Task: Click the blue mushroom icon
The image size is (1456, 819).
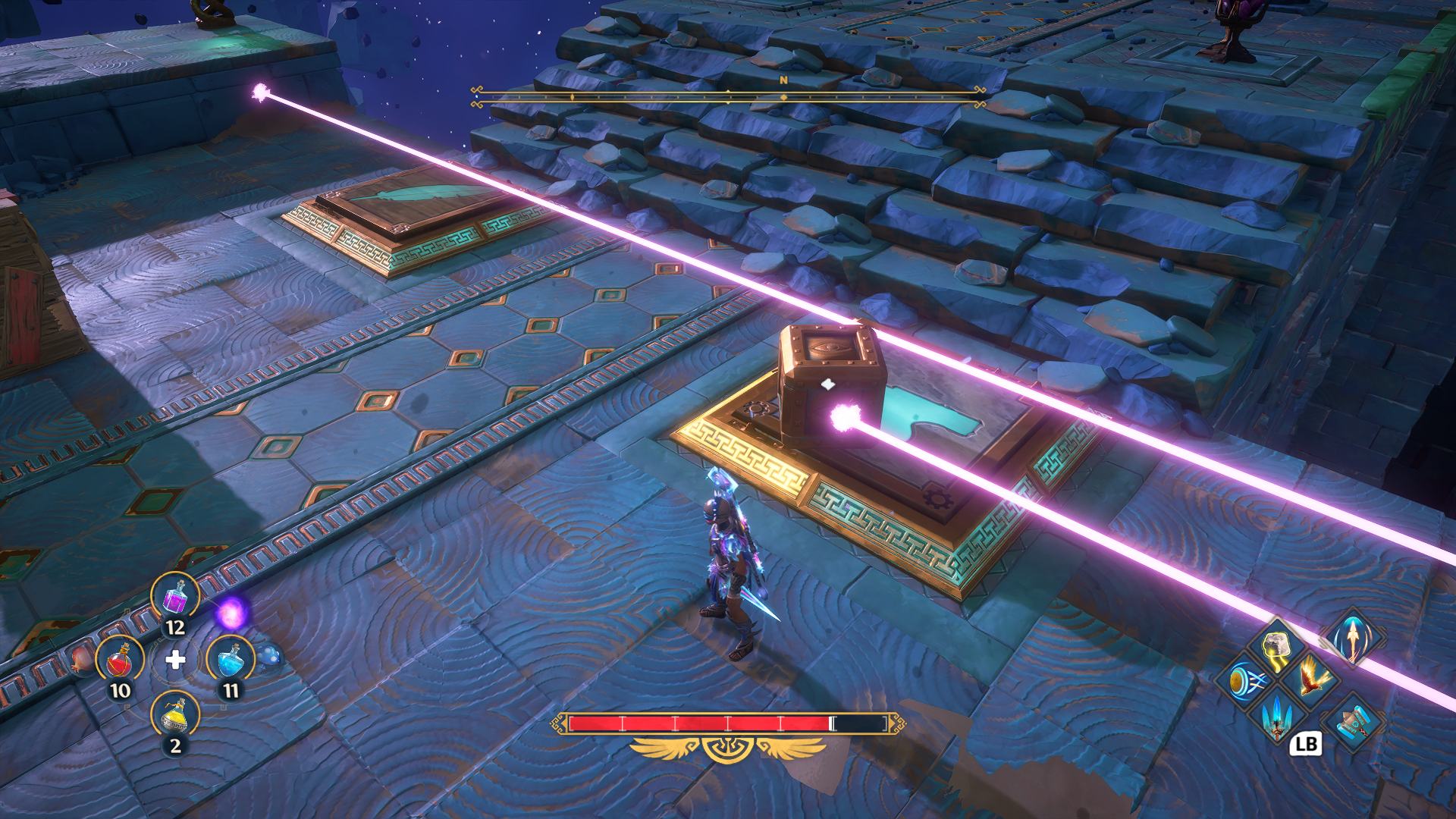Action: tap(271, 656)
